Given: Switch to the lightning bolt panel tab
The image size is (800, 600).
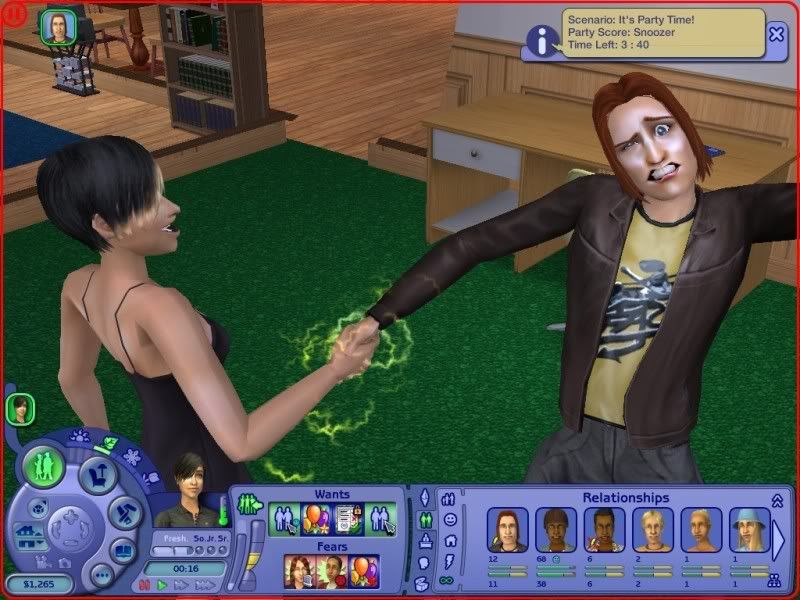Looking at the screenshot, I should [x=449, y=560].
